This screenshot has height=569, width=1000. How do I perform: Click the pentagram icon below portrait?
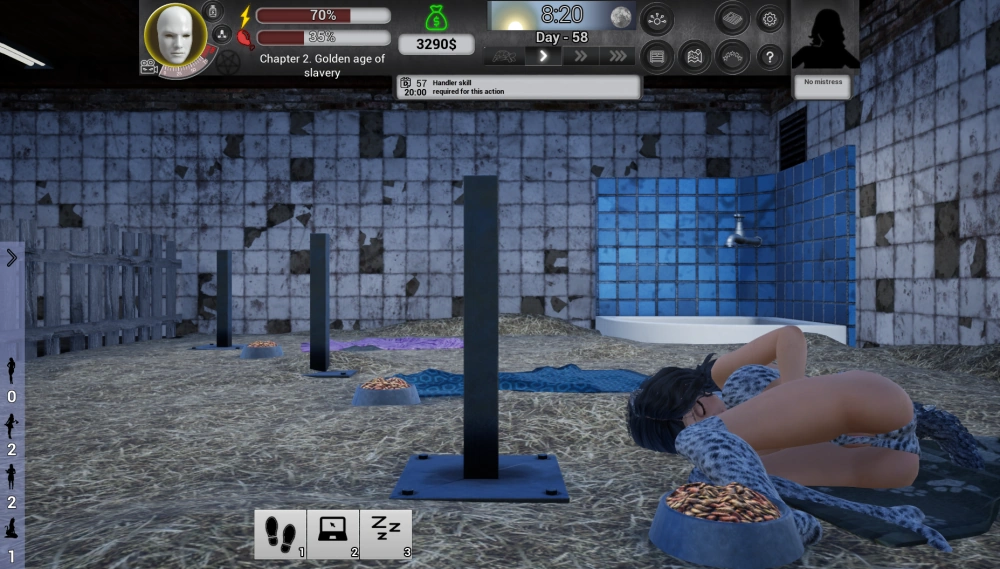(x=229, y=62)
